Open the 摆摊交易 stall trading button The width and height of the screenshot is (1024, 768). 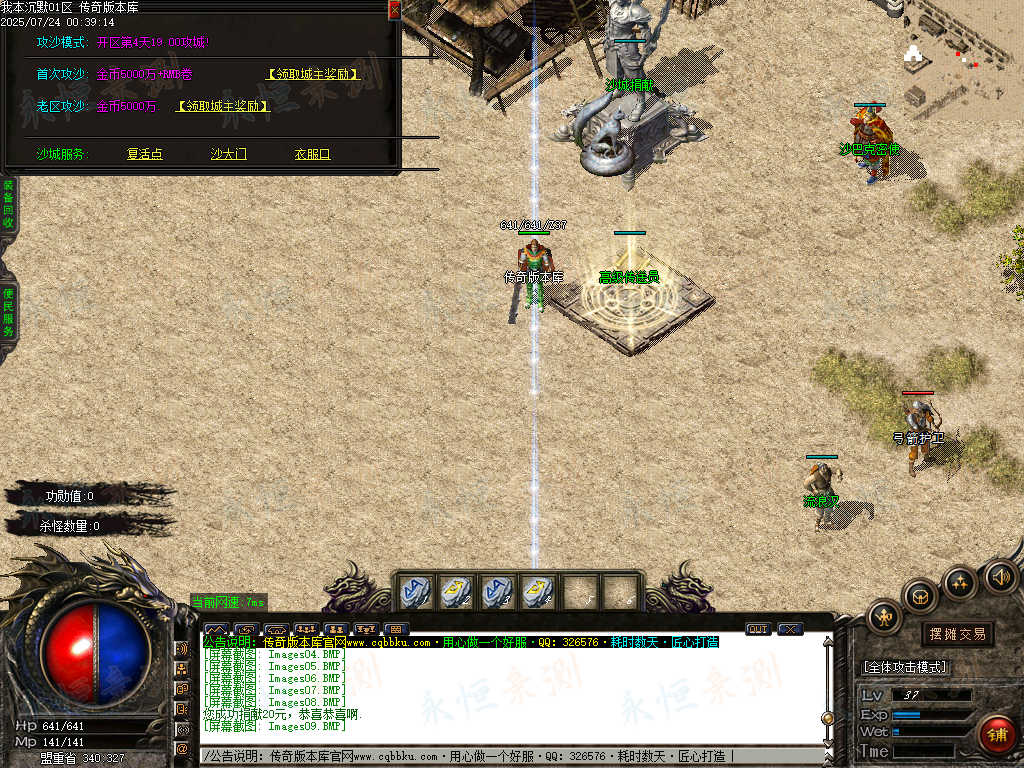point(957,634)
